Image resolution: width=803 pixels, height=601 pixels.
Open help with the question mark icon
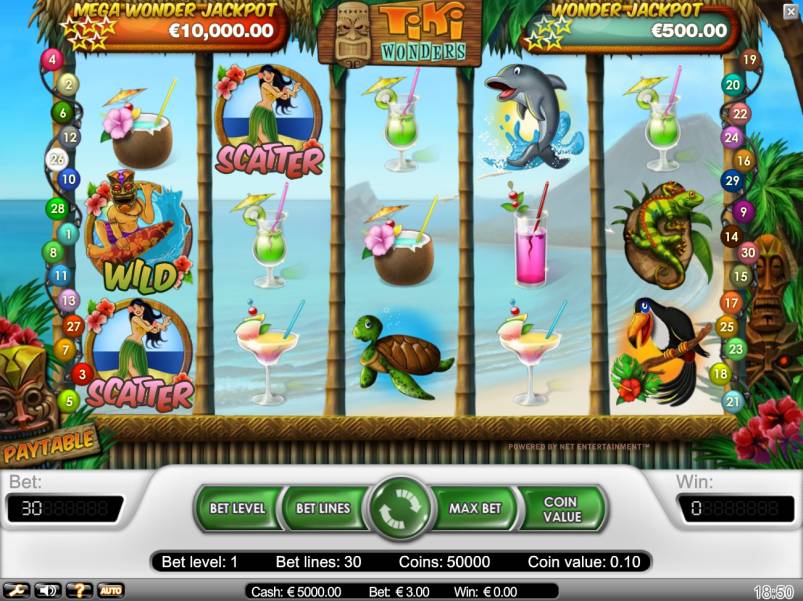(x=79, y=590)
